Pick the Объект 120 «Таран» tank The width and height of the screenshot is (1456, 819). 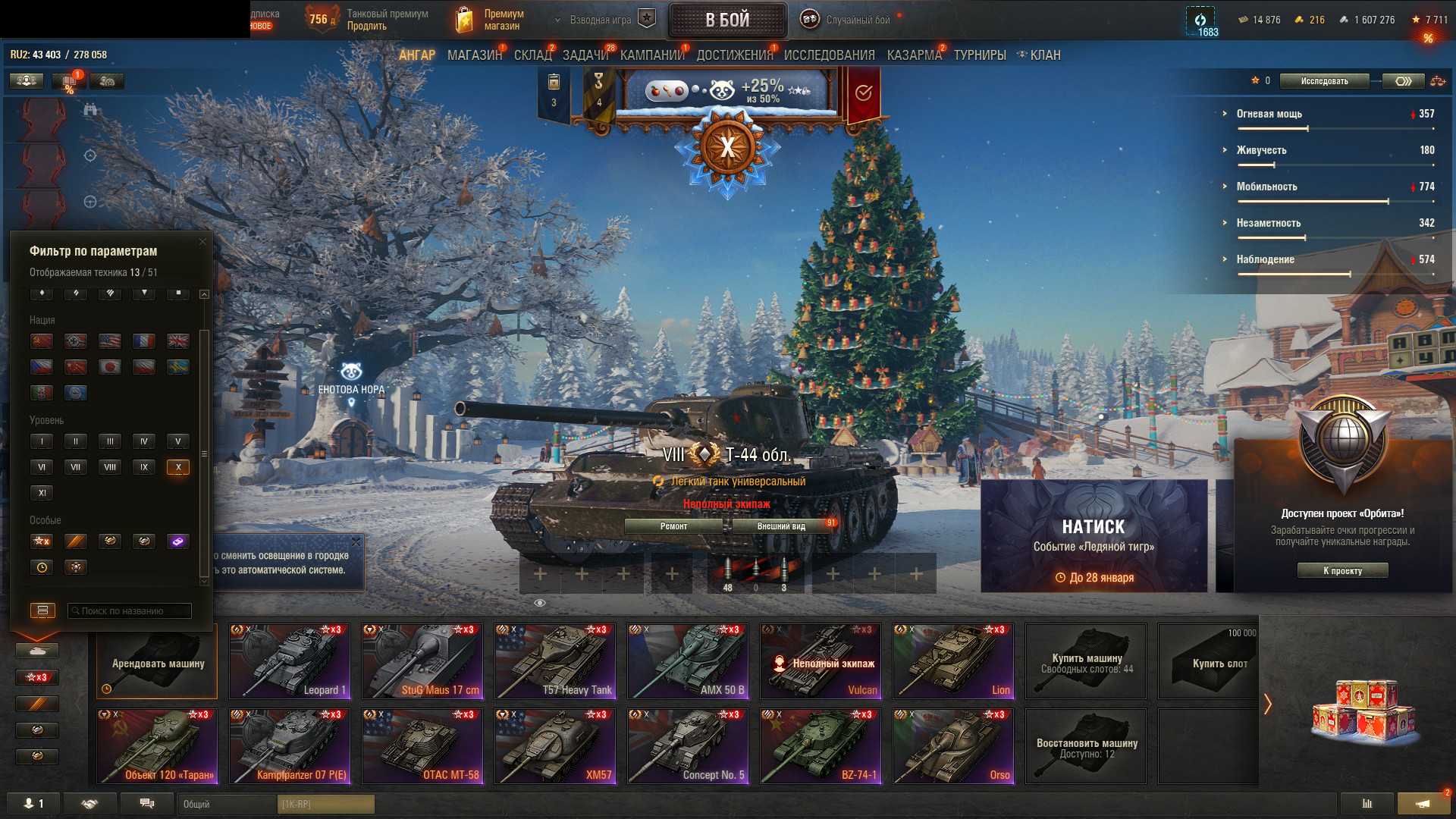[x=157, y=745]
